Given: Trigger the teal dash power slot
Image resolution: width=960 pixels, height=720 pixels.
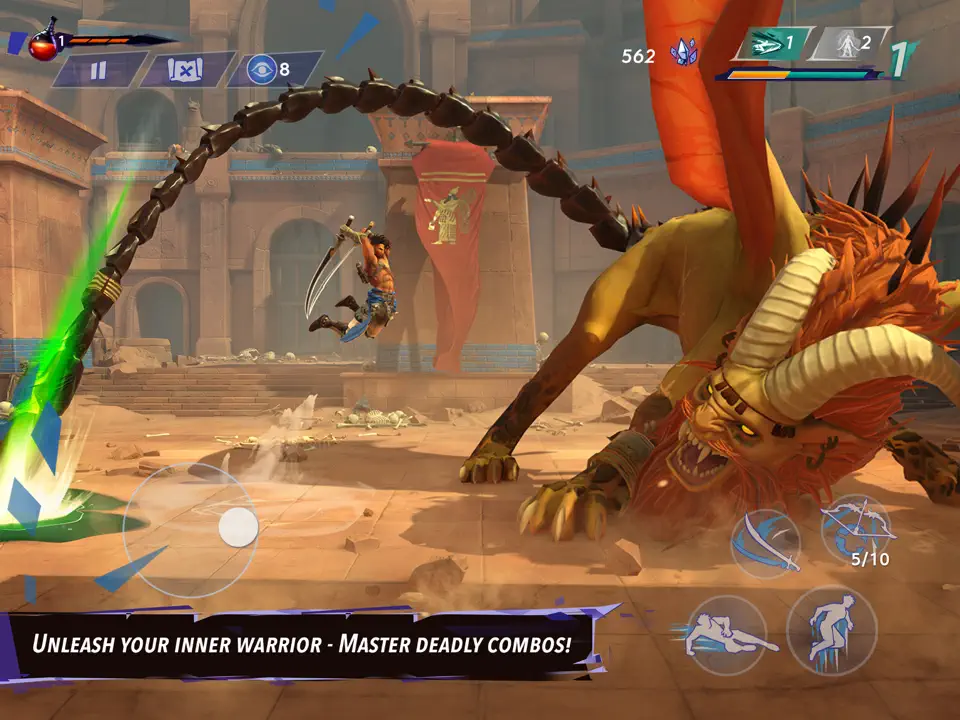Looking at the screenshot, I should (771, 44).
